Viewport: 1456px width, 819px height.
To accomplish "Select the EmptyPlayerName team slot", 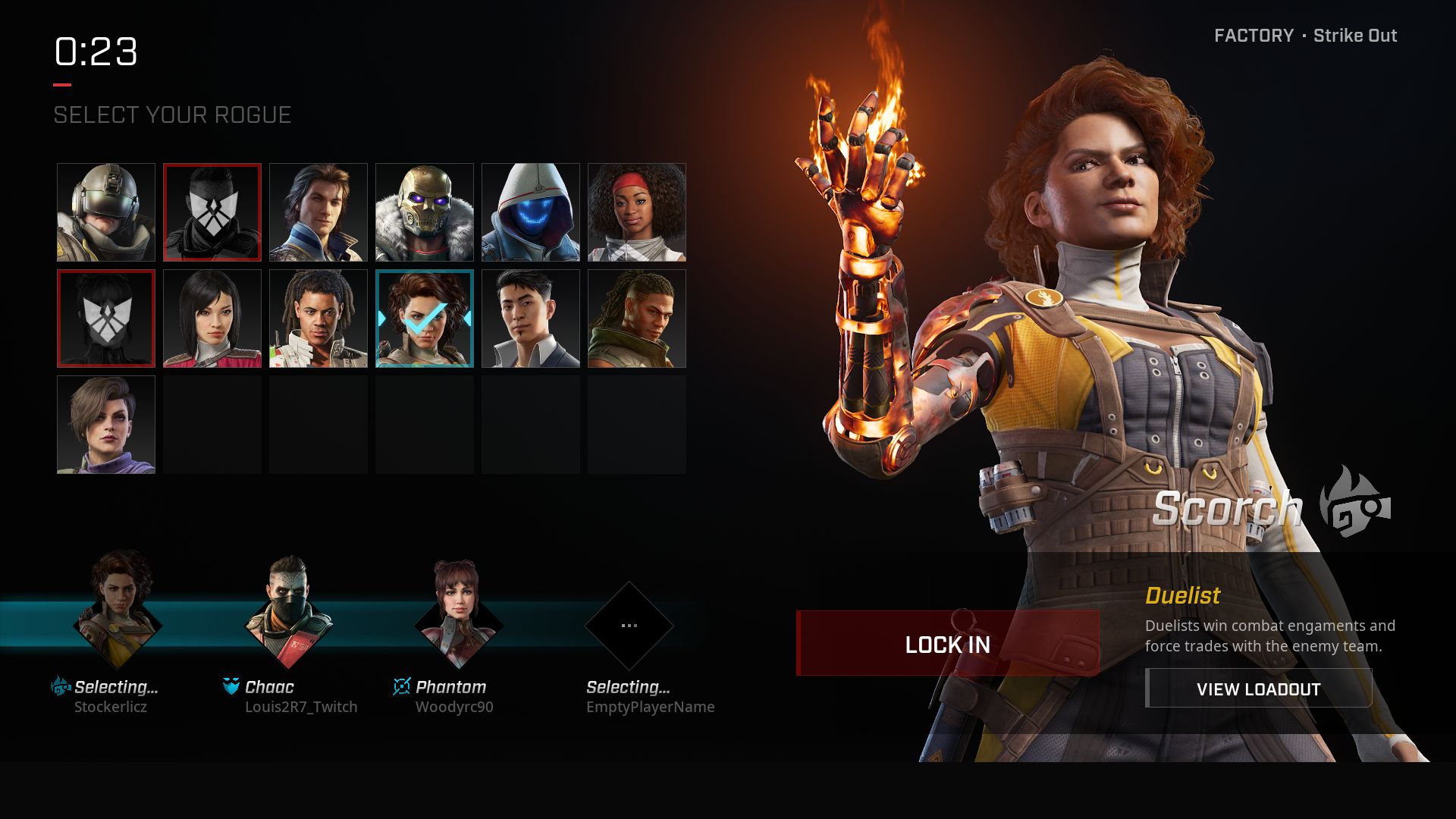I will click(629, 626).
